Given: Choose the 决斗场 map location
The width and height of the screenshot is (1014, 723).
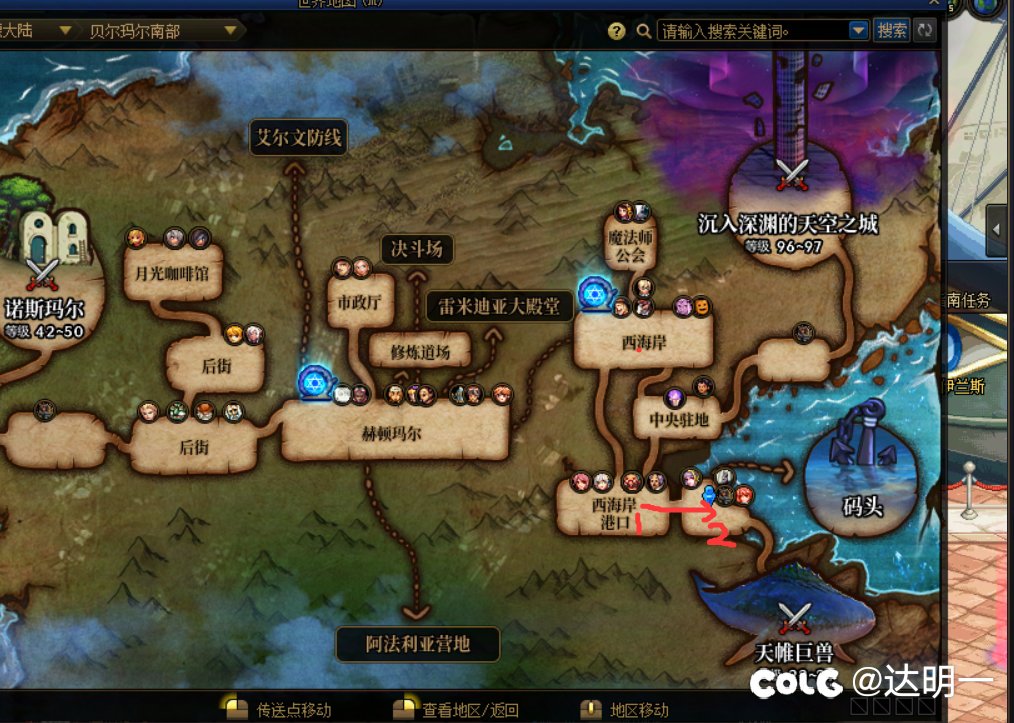Looking at the screenshot, I should point(417,248).
